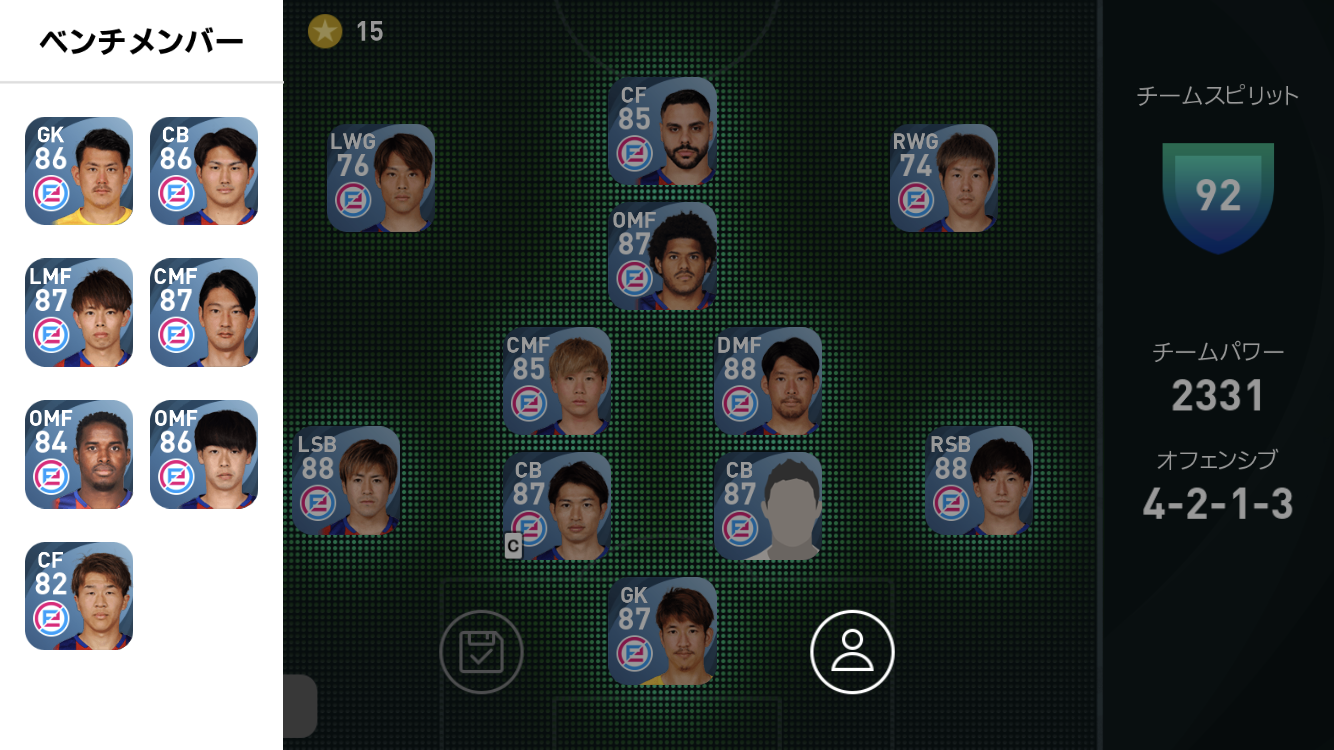The width and height of the screenshot is (1334, 750).
Task: Choose the OMF 84 bench player
Action: [79, 455]
